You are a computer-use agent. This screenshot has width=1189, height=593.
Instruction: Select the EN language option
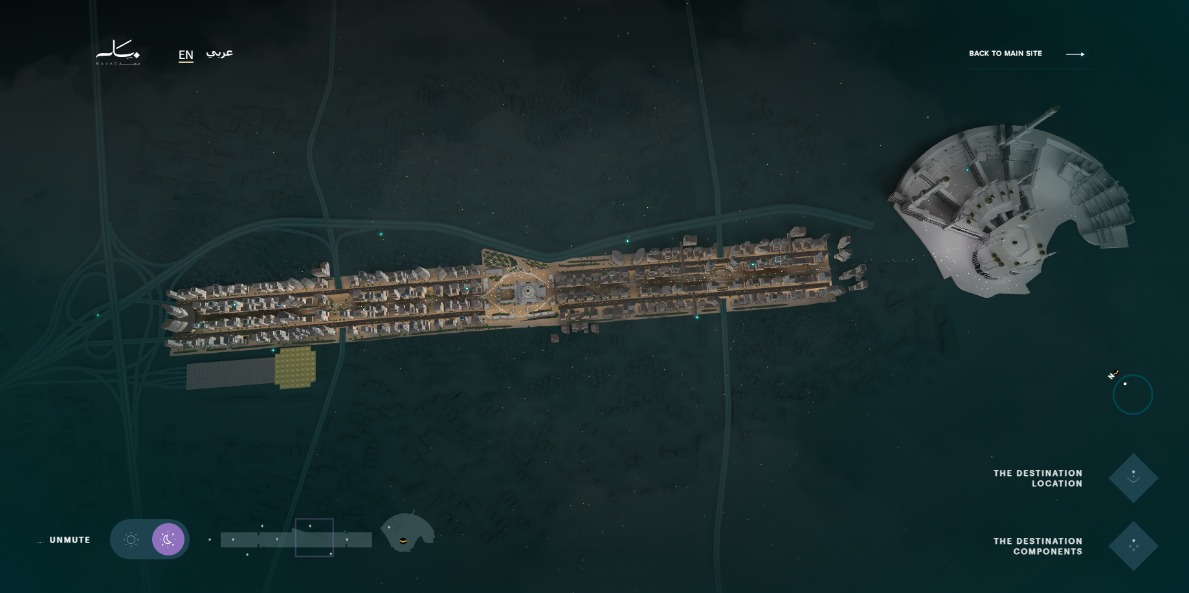pos(186,55)
